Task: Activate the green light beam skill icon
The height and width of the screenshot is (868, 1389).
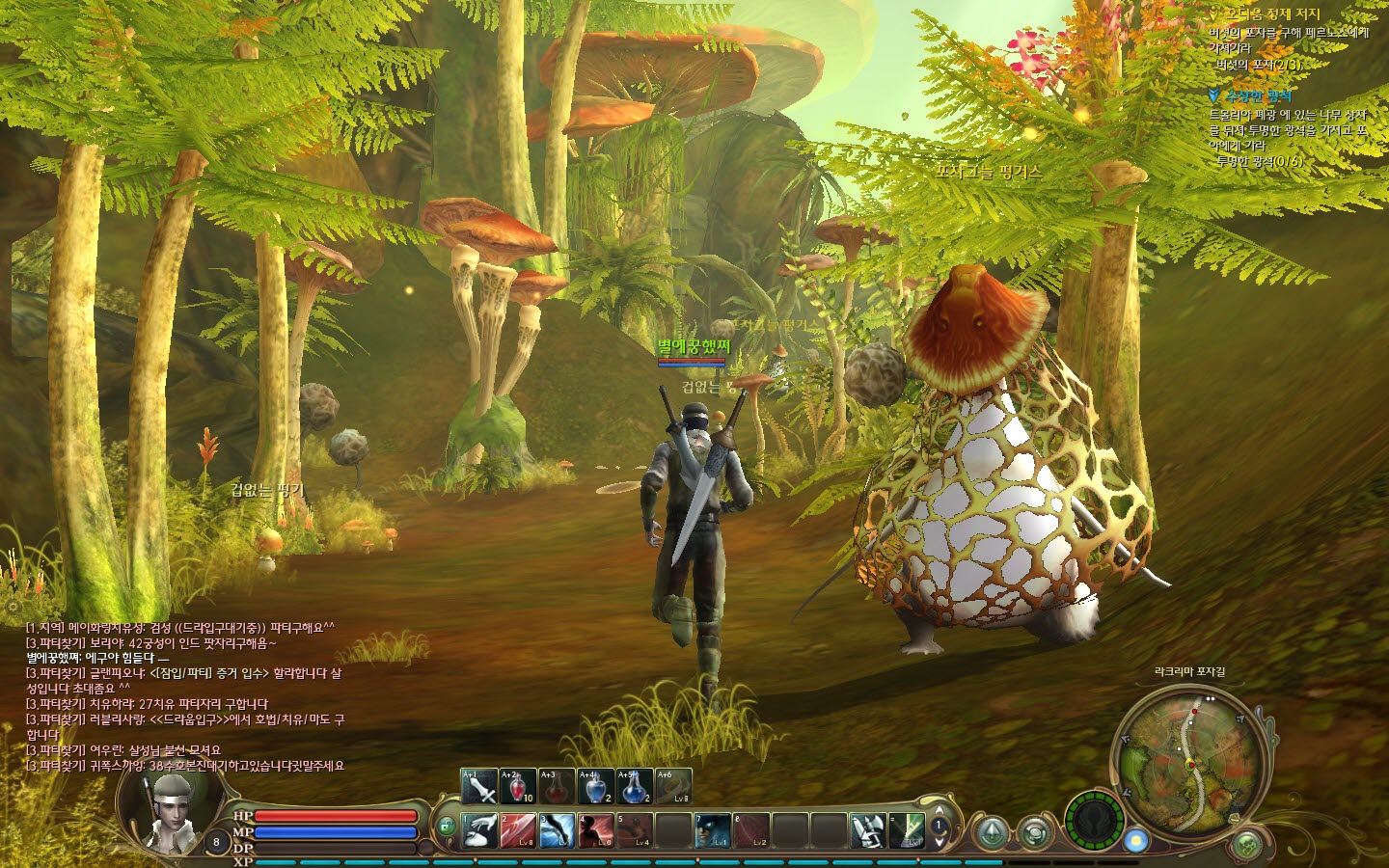Action: point(907,830)
